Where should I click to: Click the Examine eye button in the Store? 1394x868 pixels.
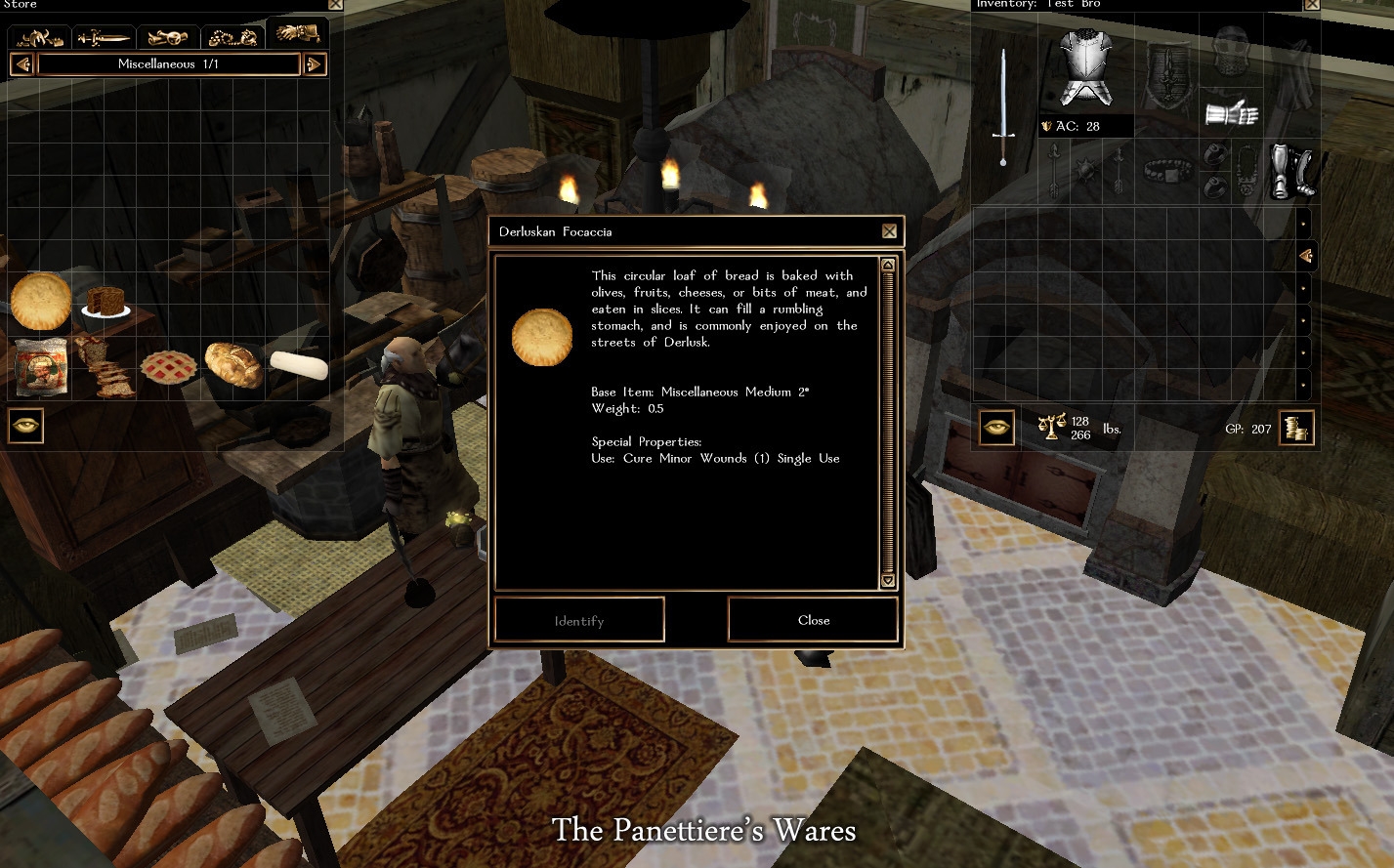coord(26,426)
